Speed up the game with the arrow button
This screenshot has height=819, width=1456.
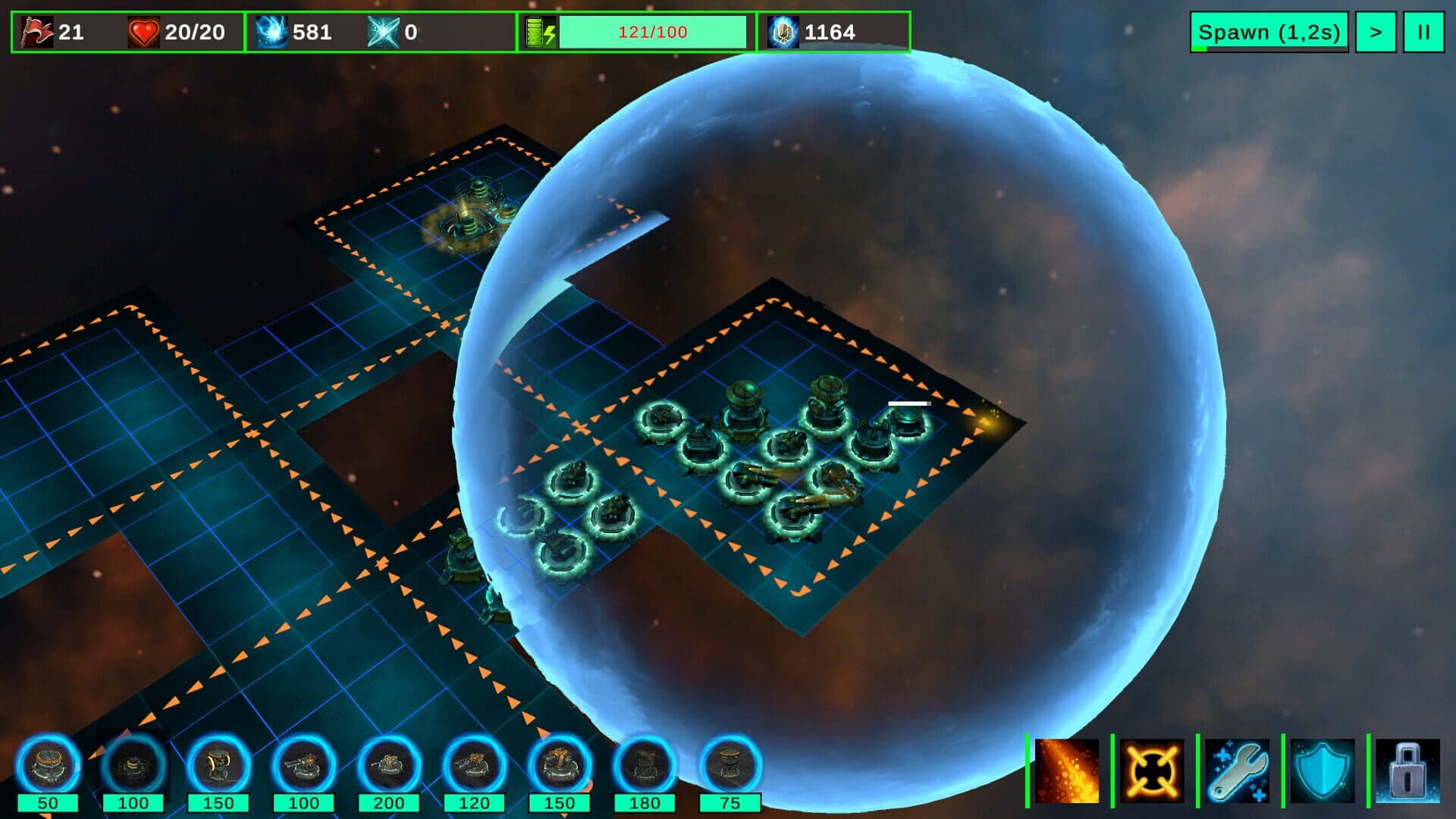[x=1376, y=33]
